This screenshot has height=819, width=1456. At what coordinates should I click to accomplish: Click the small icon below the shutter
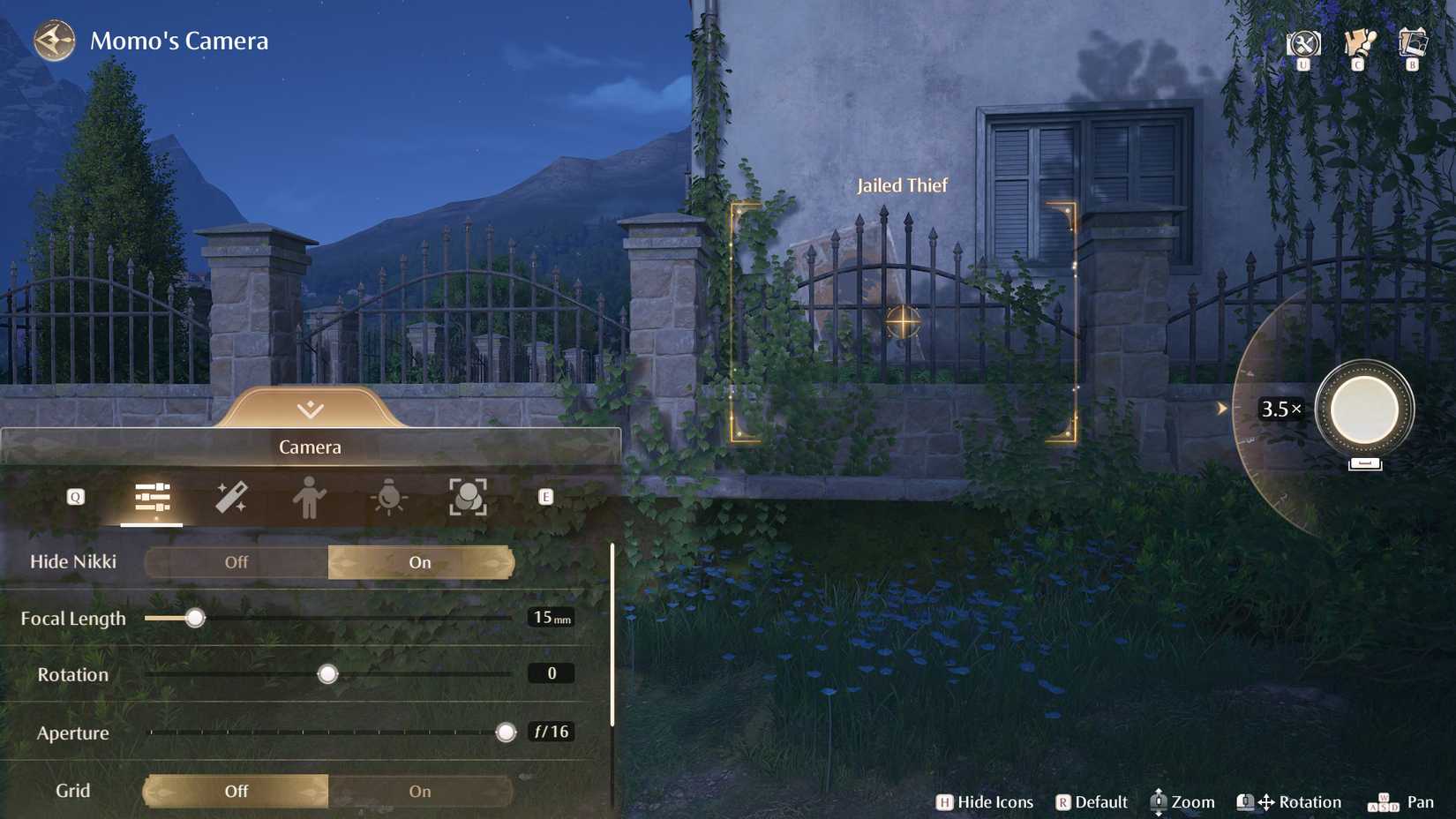click(1364, 463)
